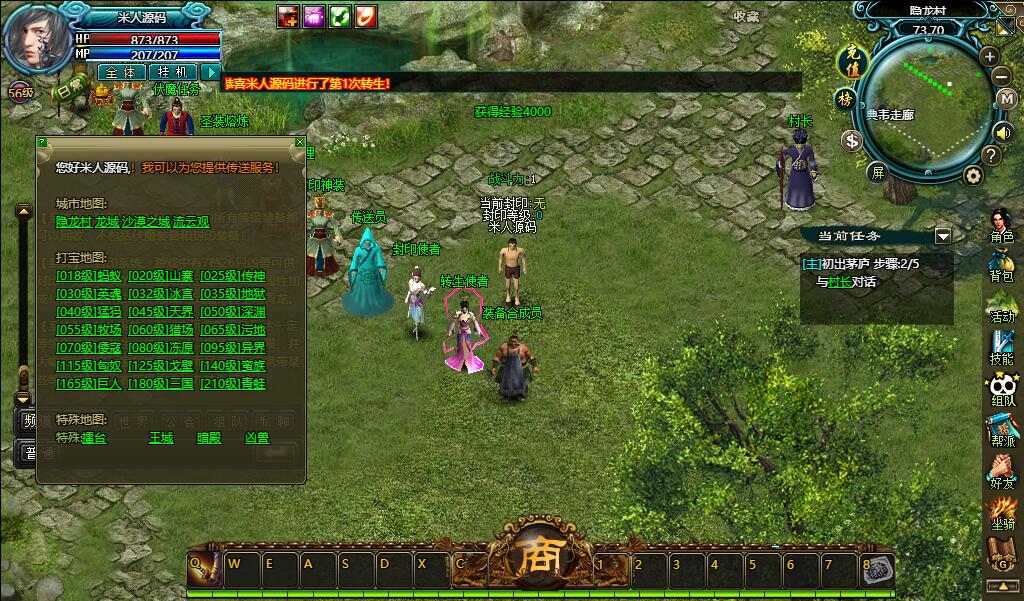Screen dimensions: 1024x601
Task: Toggle the 挂机 auto-battle button
Action: tap(172, 72)
